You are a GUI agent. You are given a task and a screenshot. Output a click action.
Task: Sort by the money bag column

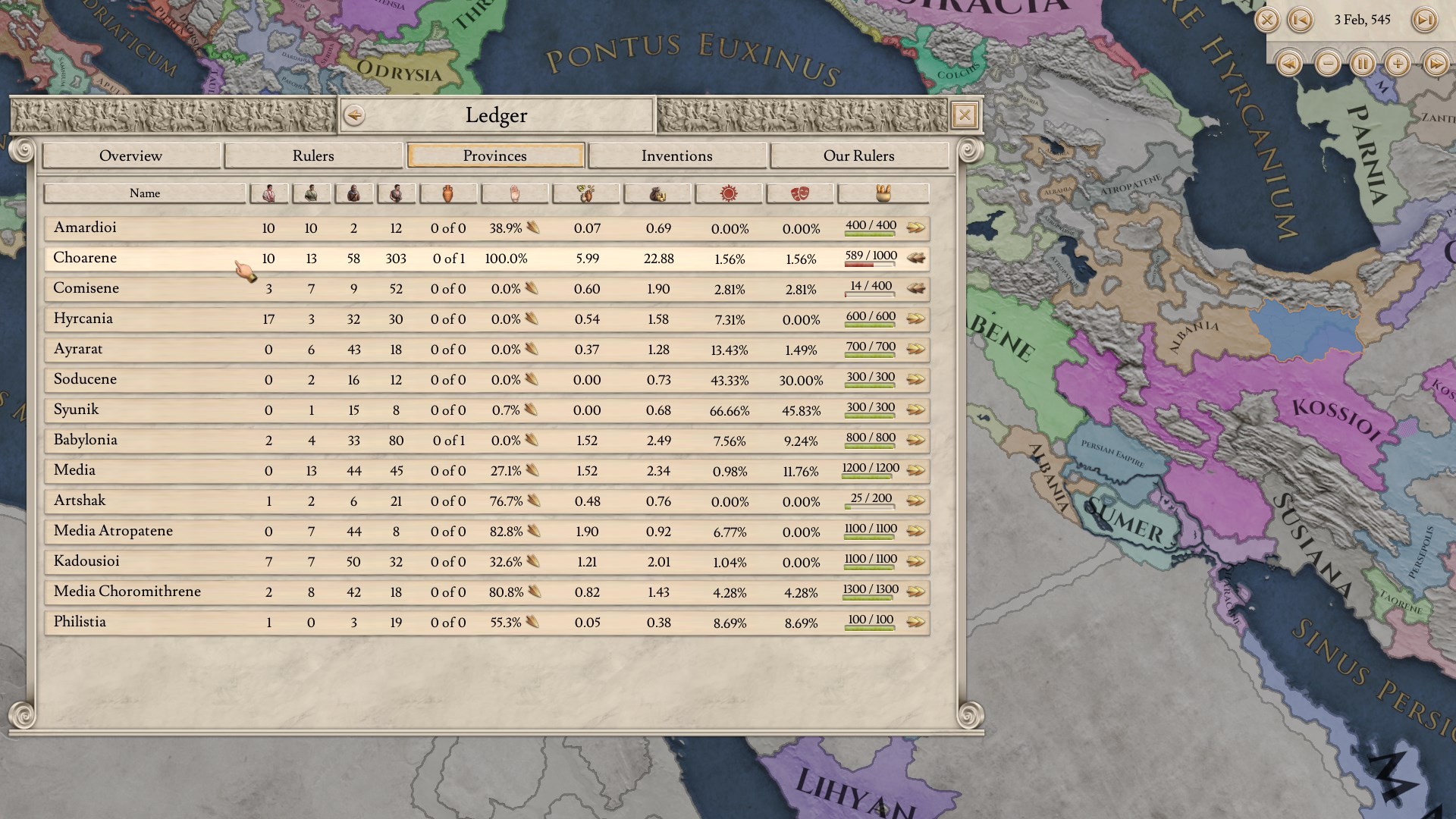click(657, 193)
